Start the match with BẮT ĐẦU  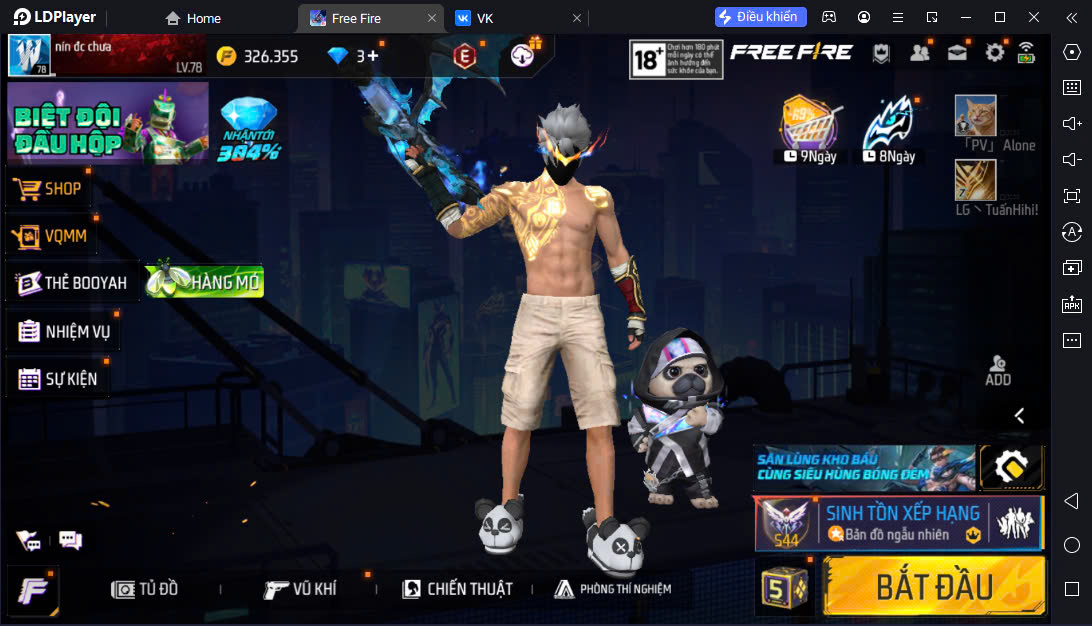coord(933,586)
